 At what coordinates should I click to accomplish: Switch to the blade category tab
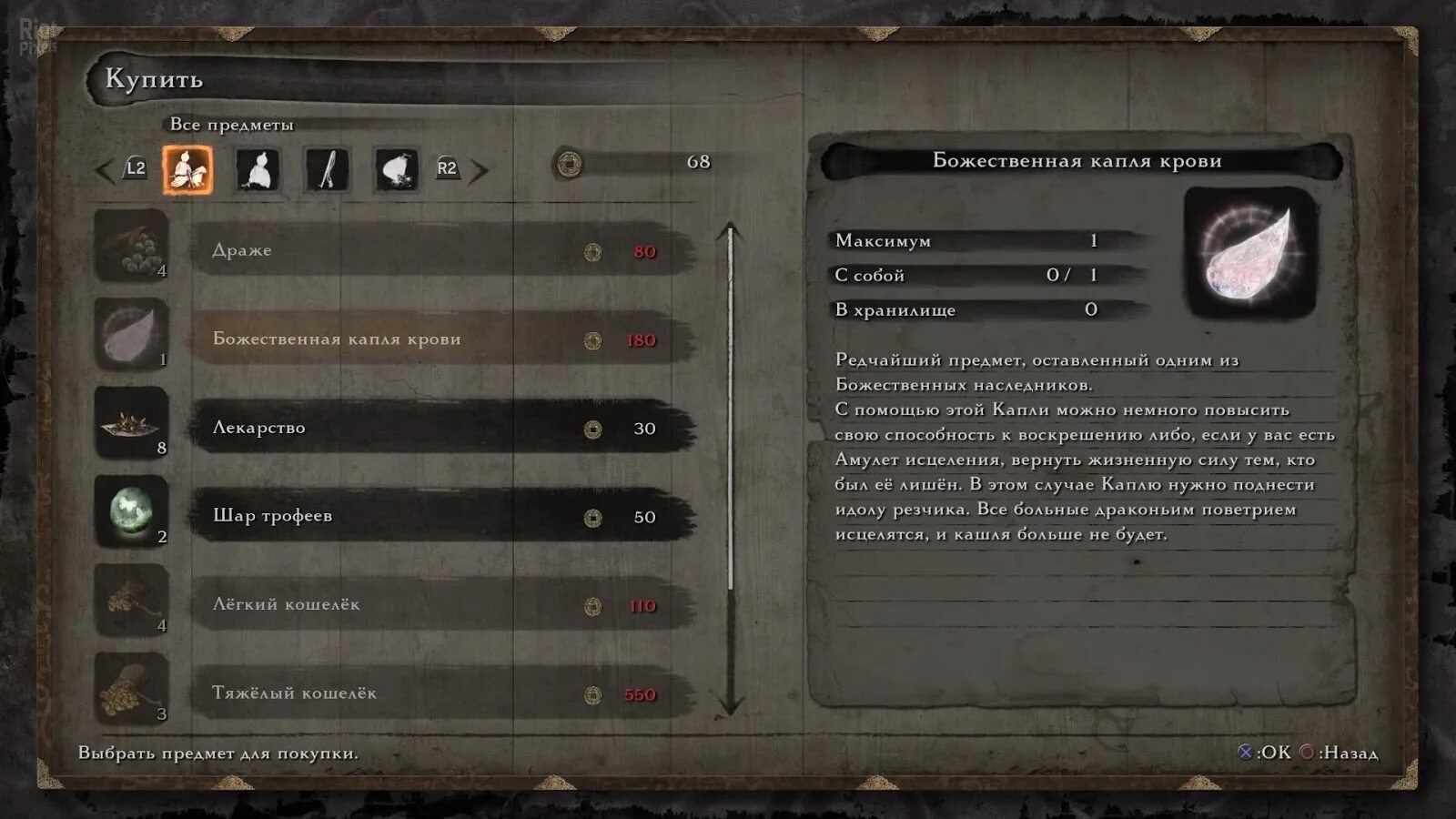328,169
